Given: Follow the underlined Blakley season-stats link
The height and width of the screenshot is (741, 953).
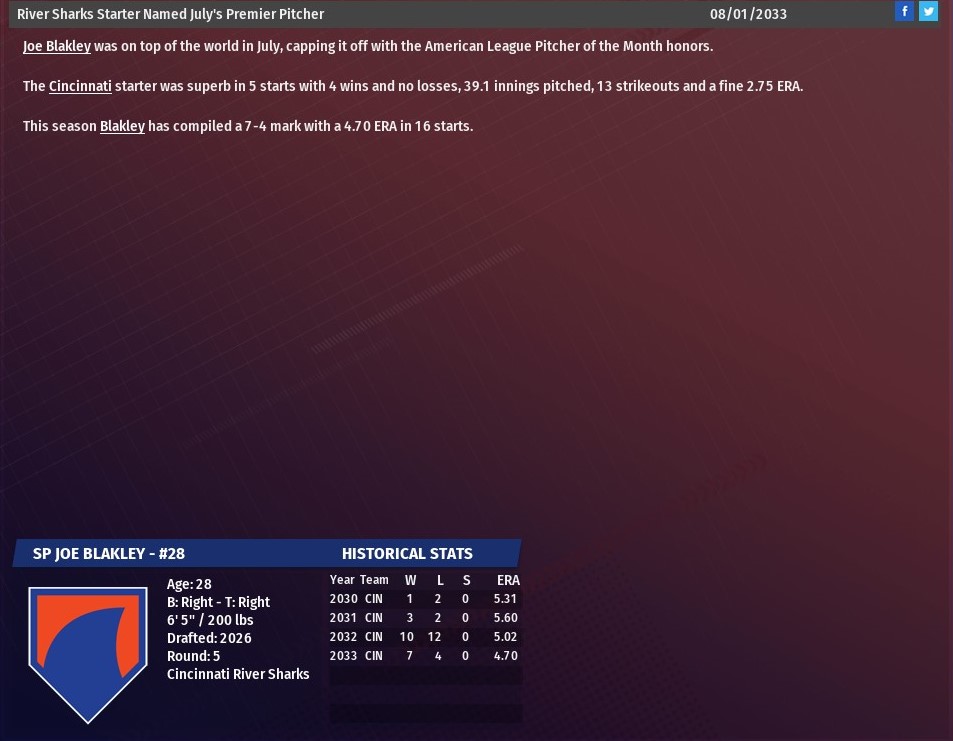Looking at the screenshot, I should point(122,127).
